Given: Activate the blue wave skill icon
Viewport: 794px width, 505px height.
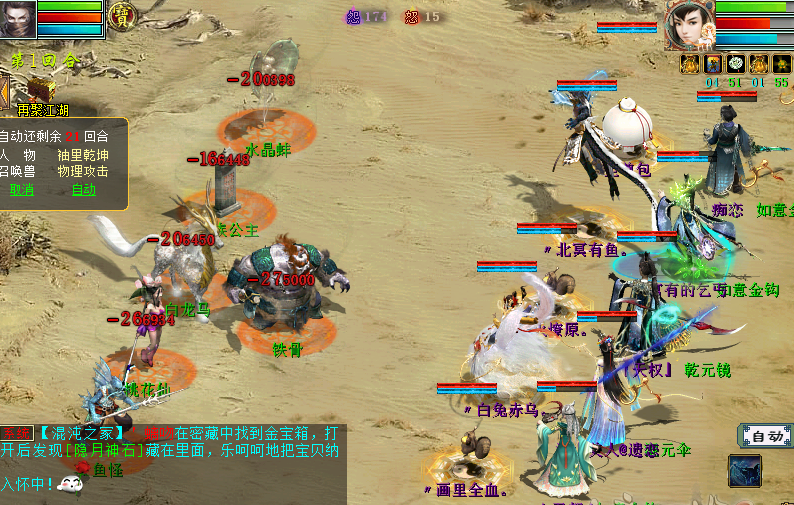Looking at the screenshot, I should pyautogui.click(x=744, y=470).
